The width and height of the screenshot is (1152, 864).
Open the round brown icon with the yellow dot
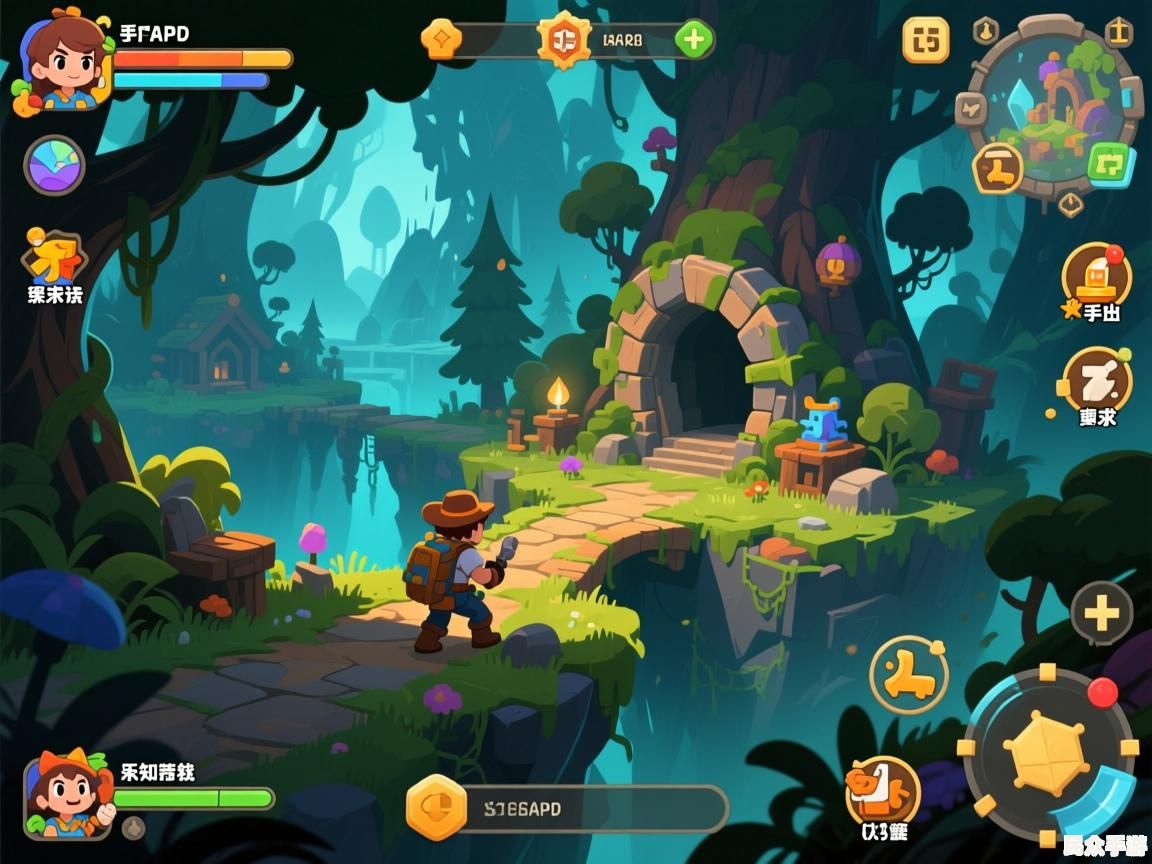pos(1097,380)
